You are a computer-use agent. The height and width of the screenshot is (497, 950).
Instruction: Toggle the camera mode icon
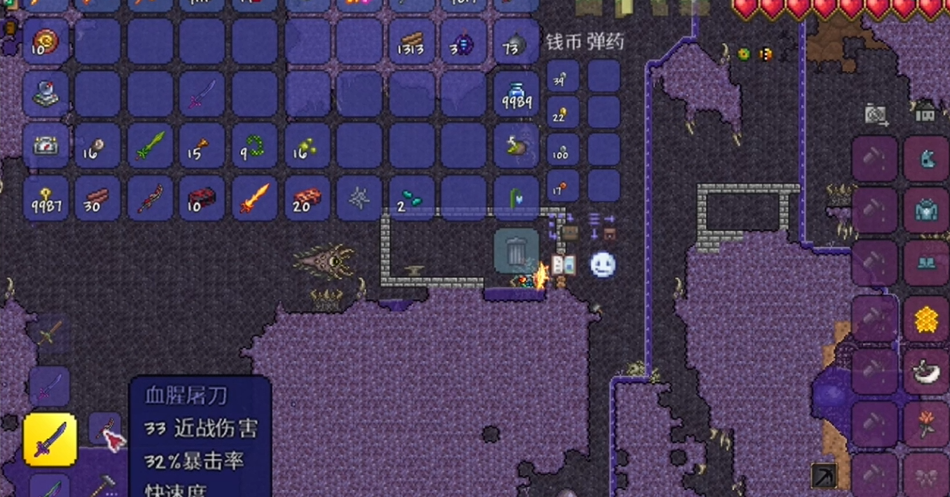pyautogui.click(x=877, y=114)
